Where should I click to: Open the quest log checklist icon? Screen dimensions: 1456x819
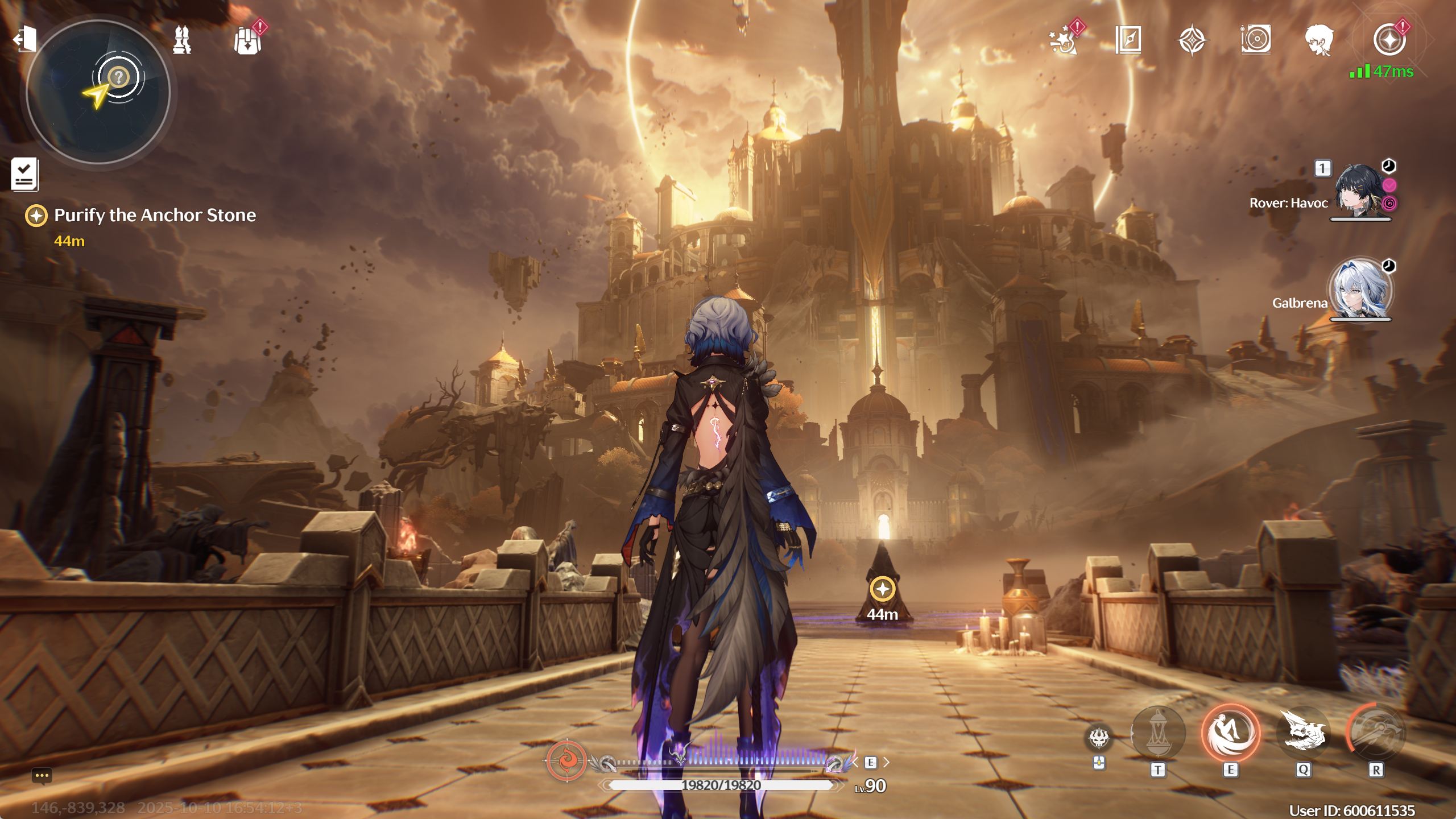tap(24, 174)
